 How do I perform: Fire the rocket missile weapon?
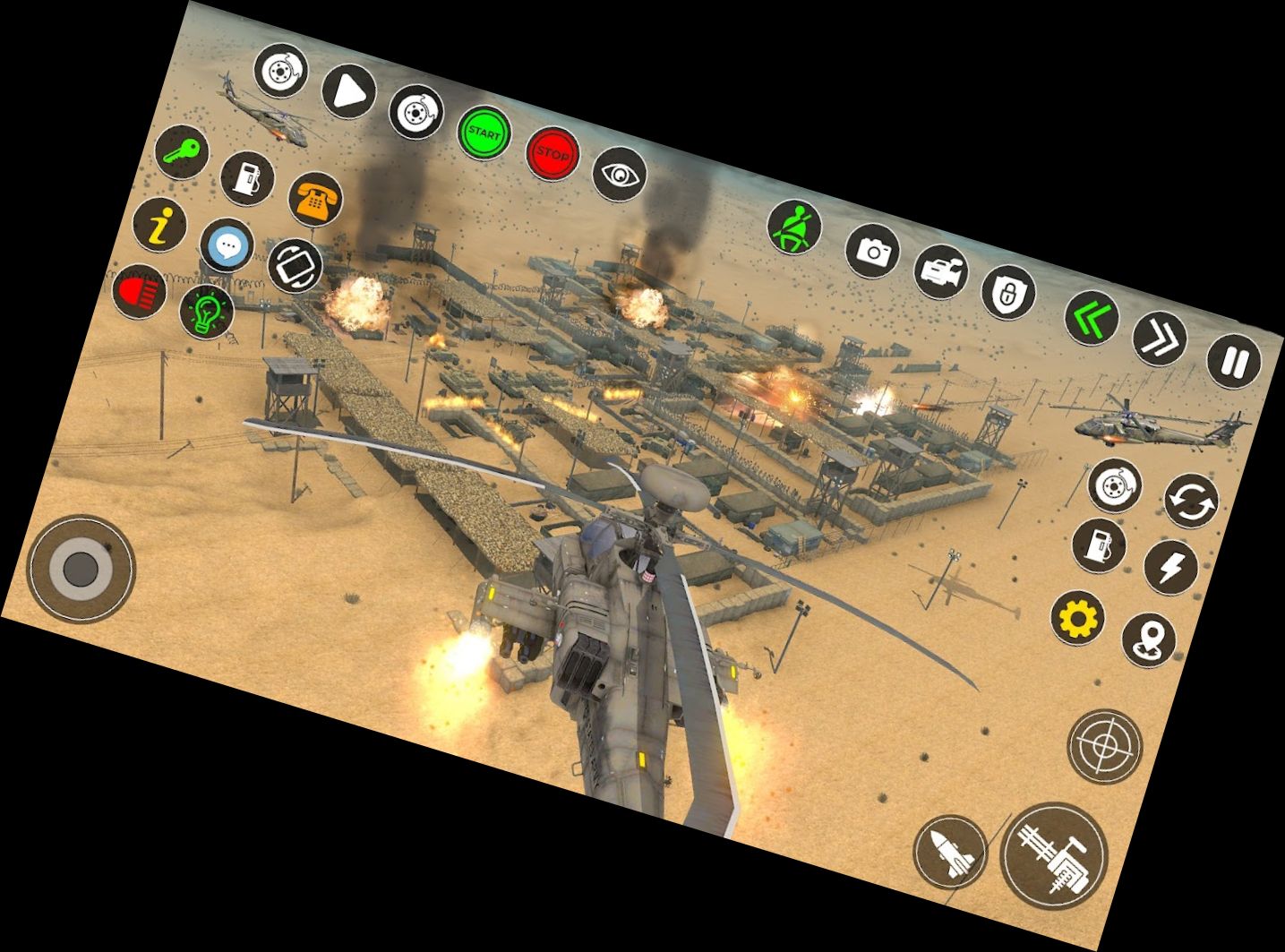(x=953, y=853)
